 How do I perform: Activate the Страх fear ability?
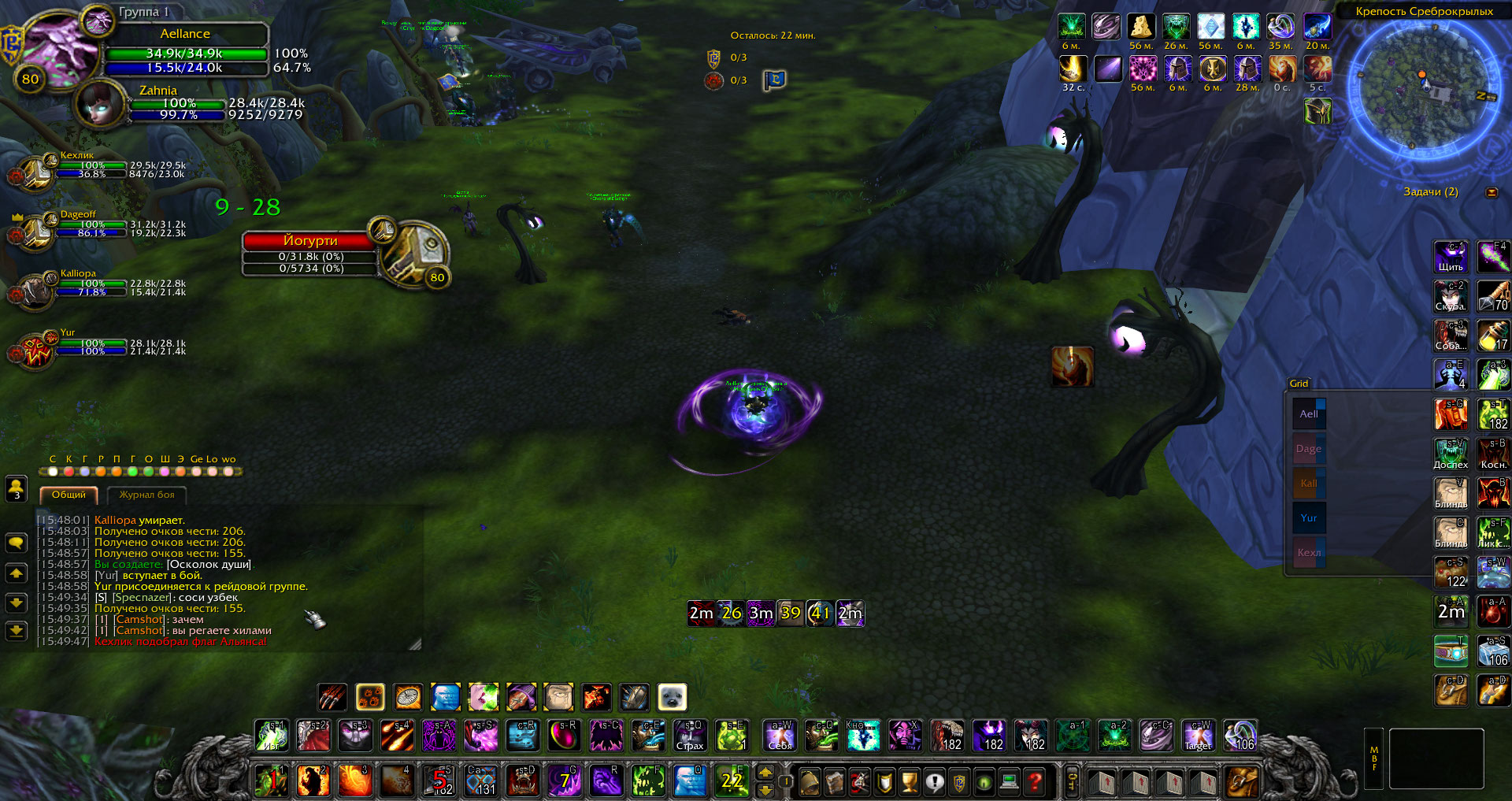[x=690, y=736]
